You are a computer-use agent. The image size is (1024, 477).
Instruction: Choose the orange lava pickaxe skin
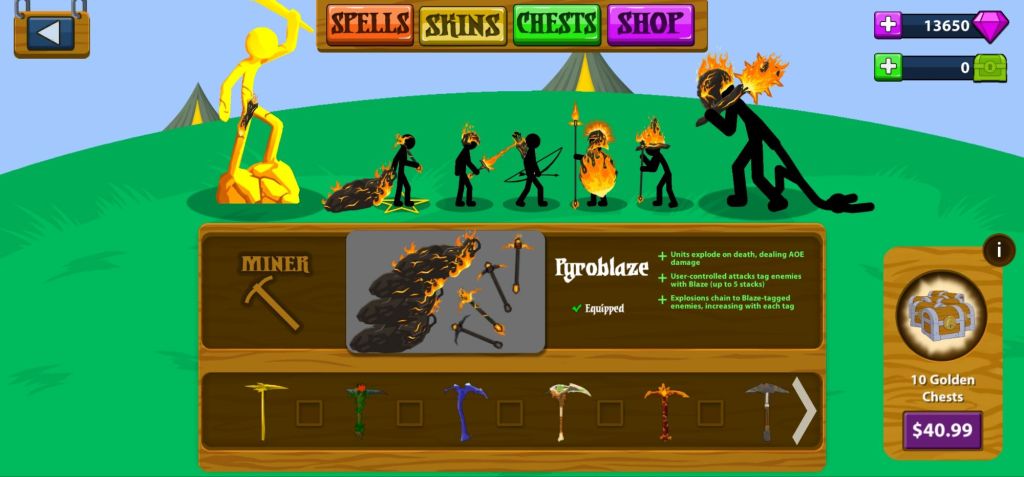click(666, 411)
